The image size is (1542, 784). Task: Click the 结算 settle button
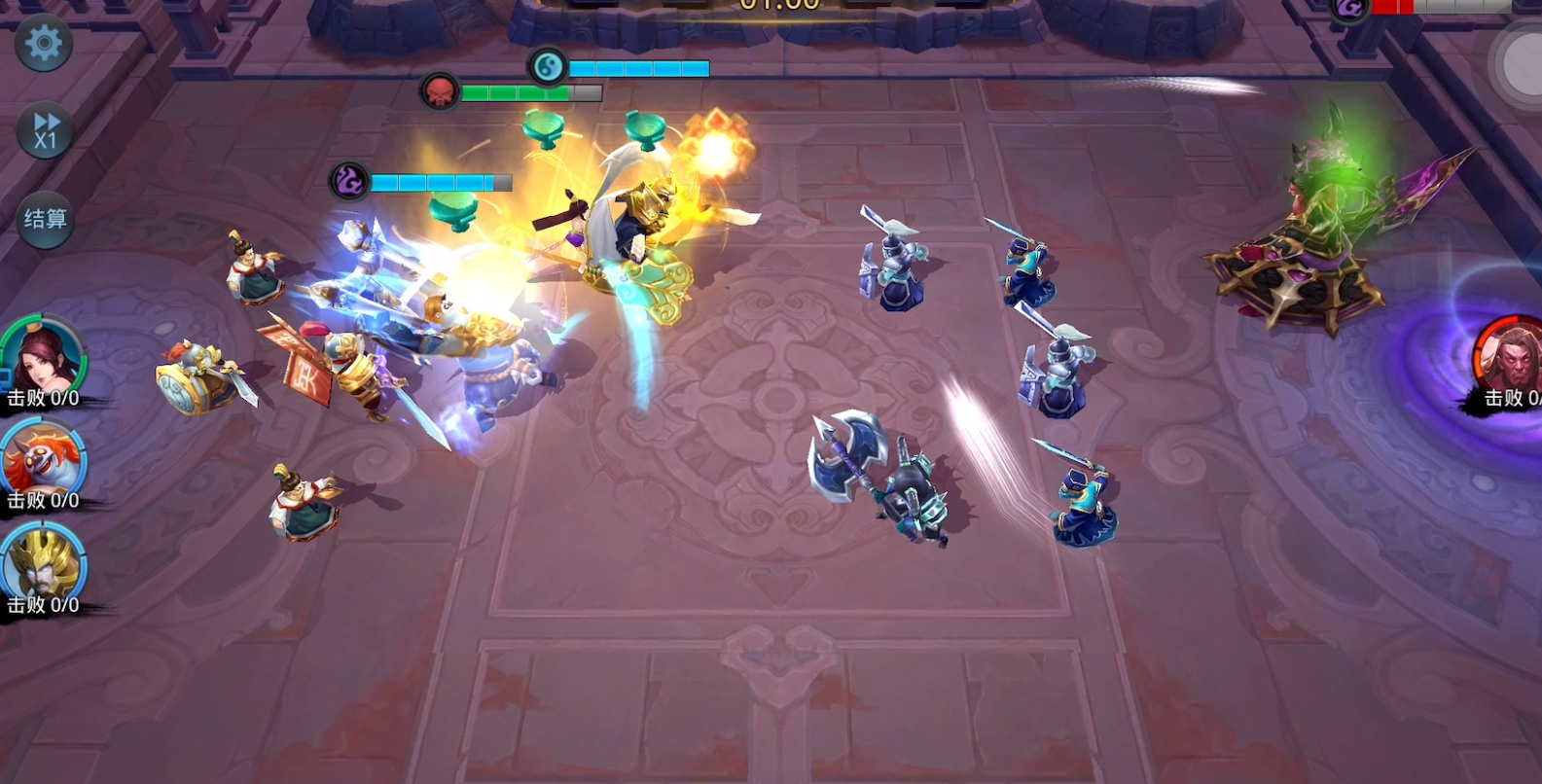pyautogui.click(x=46, y=220)
